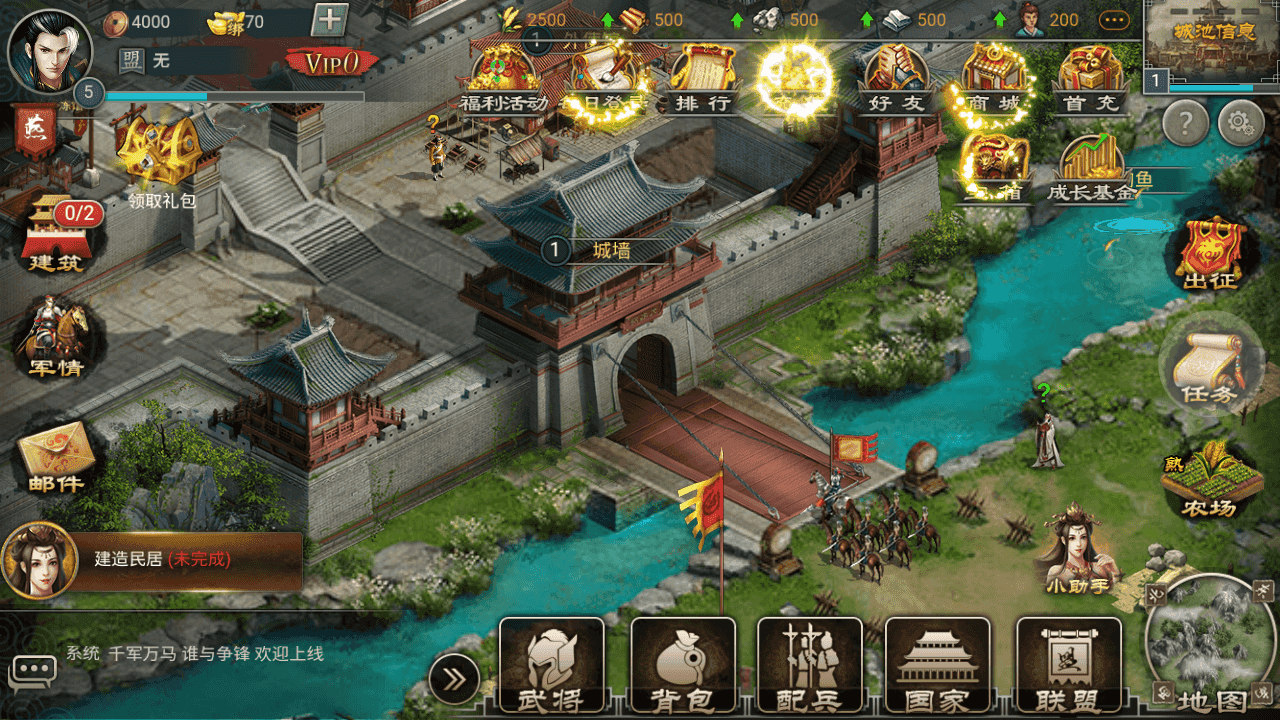Open the 背包 backpack

click(683, 666)
